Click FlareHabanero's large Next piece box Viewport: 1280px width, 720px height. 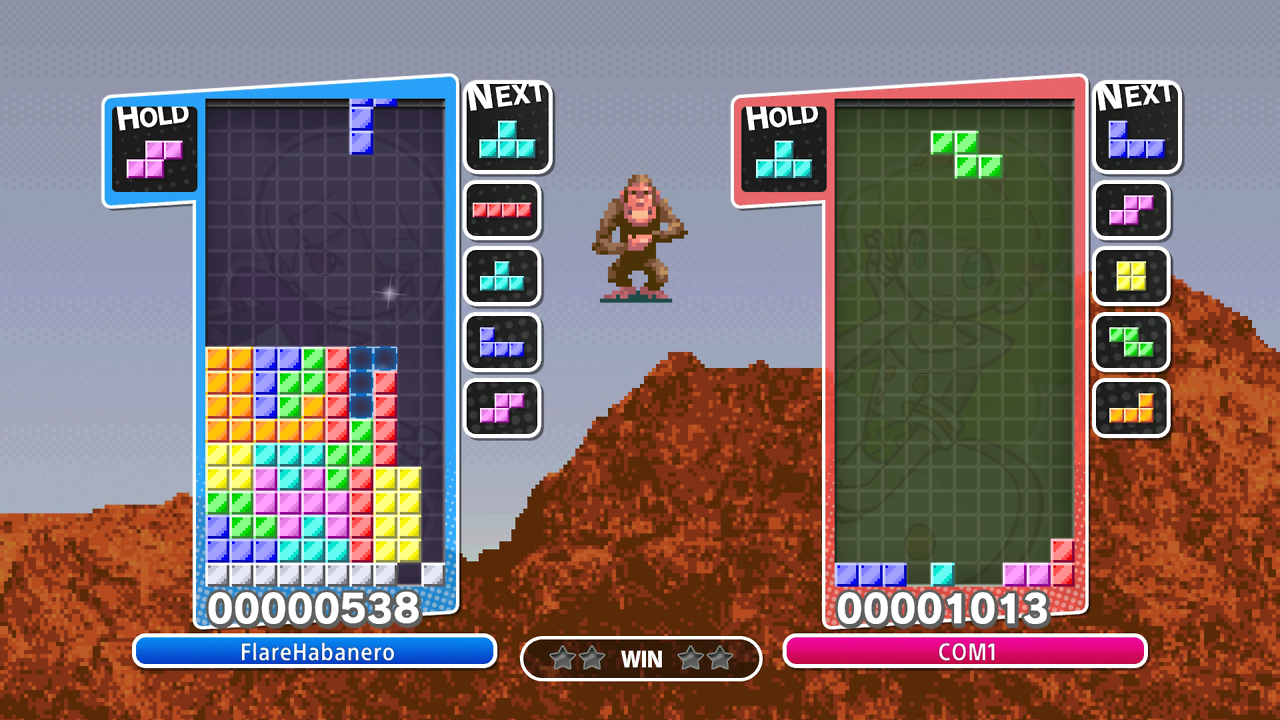tap(508, 127)
